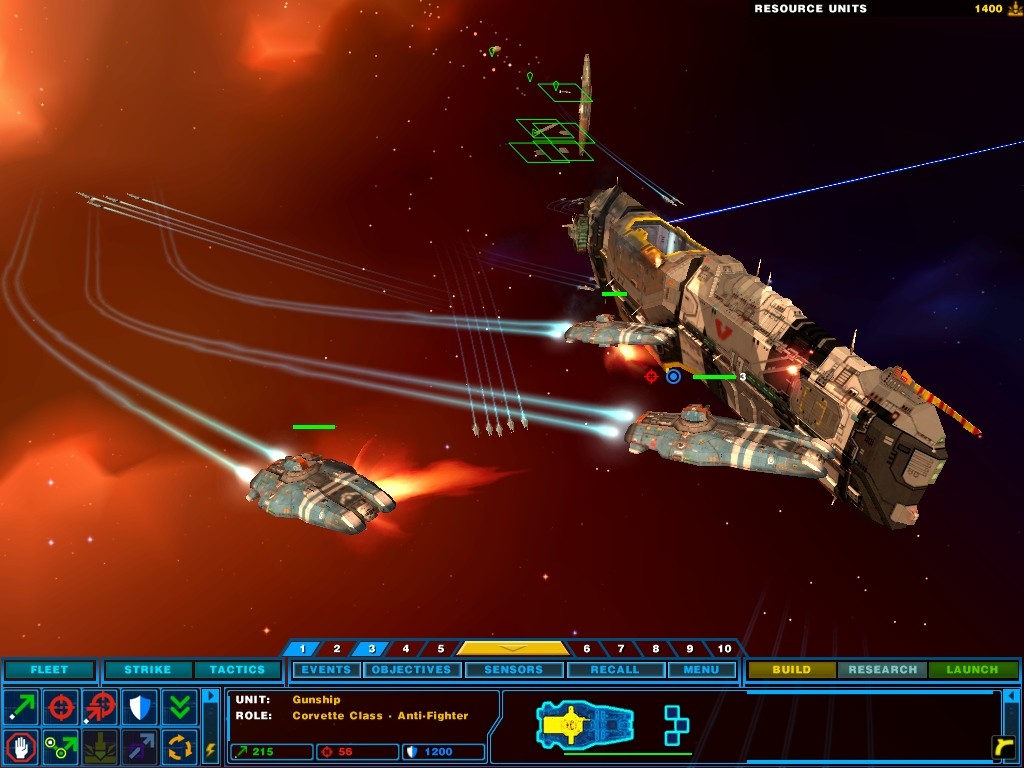Open the Build manager
The height and width of the screenshot is (768, 1024).
791,670
